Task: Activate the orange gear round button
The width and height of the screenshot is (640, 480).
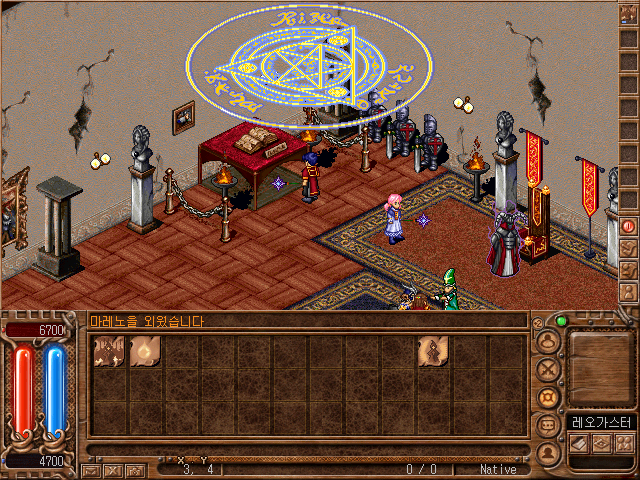Action: [x=547, y=397]
